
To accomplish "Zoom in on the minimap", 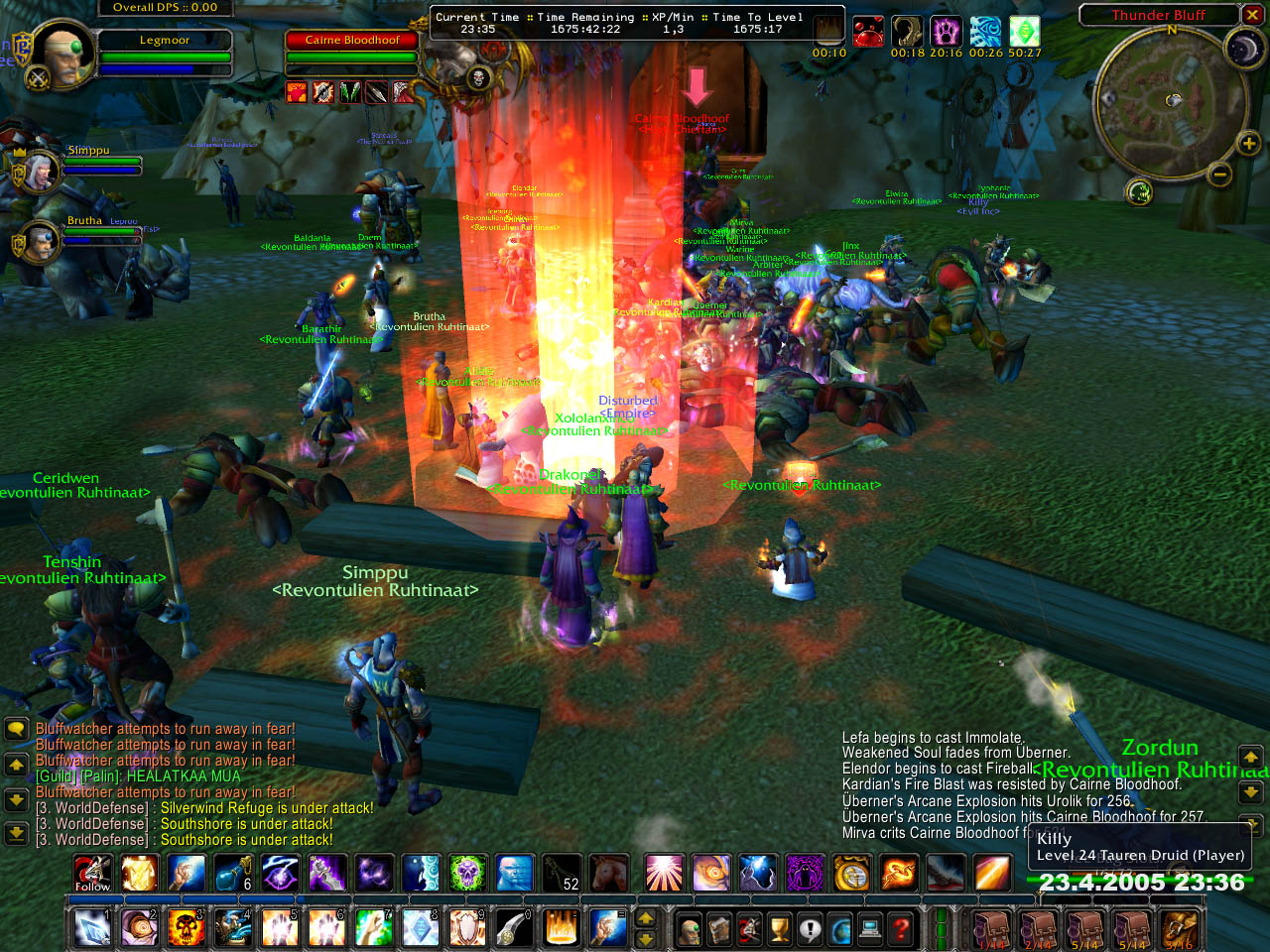I will pyautogui.click(x=1248, y=144).
